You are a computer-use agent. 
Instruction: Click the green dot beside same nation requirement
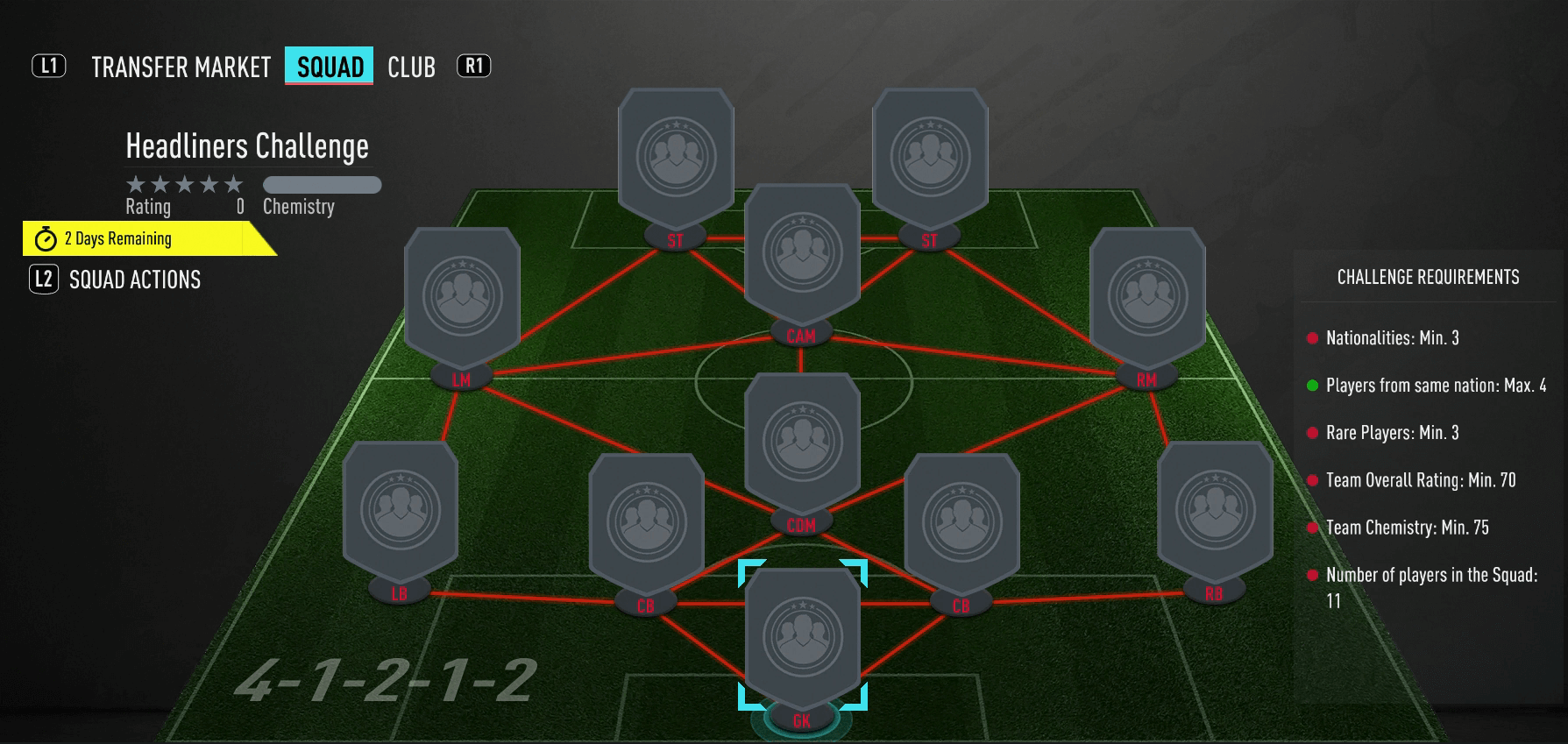pos(1310,386)
